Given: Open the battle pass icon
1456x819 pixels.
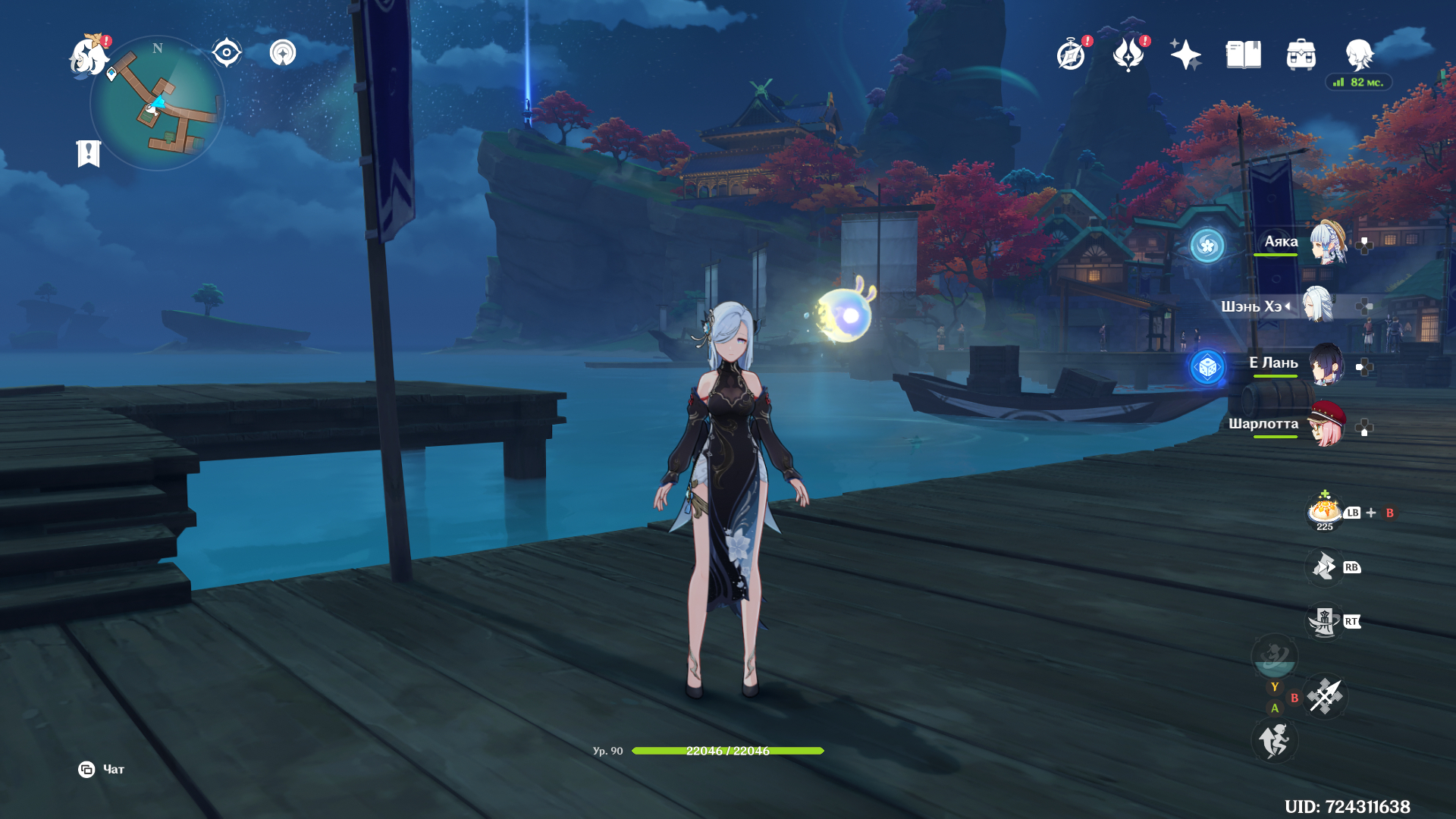Looking at the screenshot, I should 1128,55.
